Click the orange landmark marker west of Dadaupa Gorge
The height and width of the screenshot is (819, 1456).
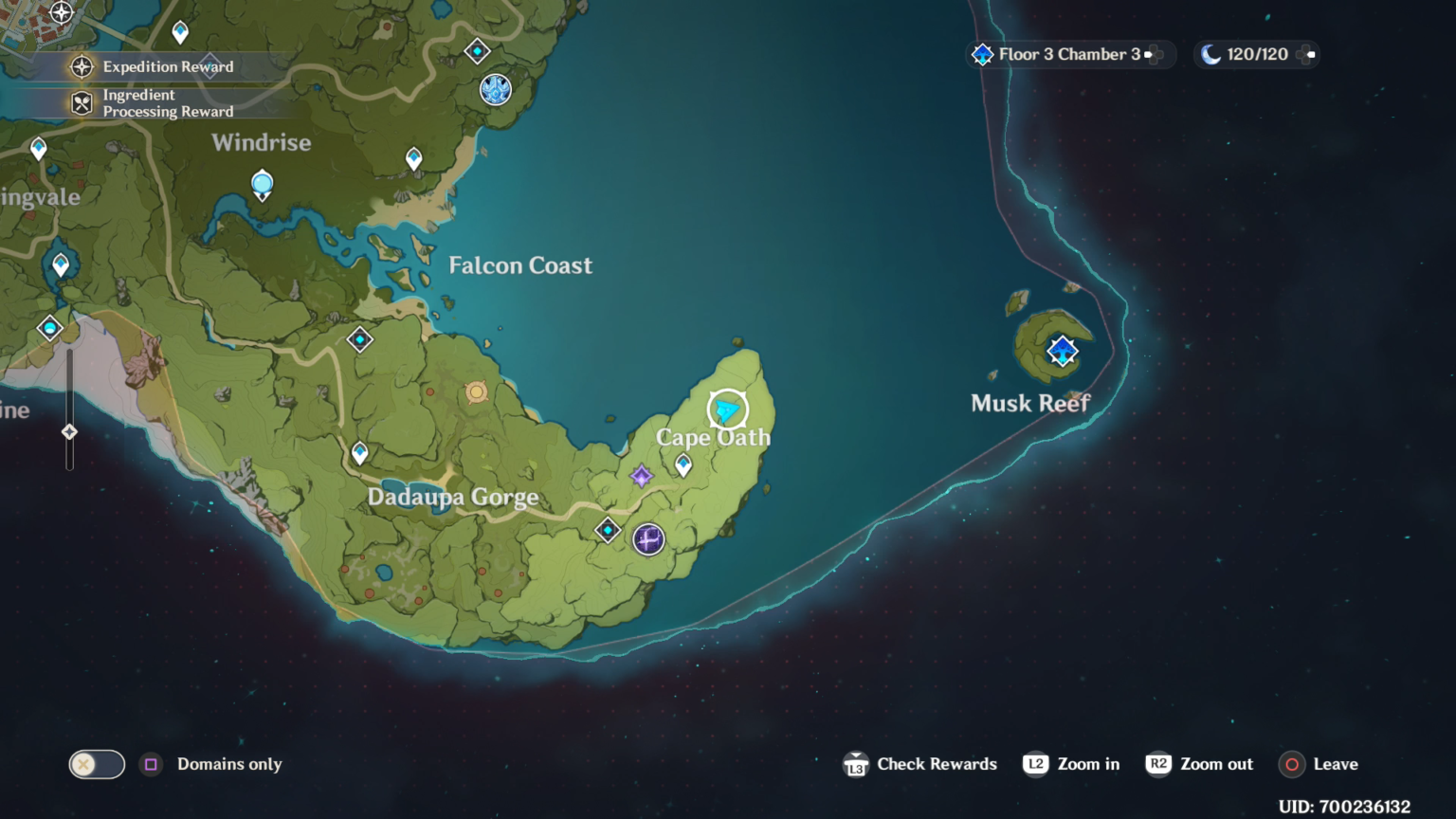click(475, 391)
